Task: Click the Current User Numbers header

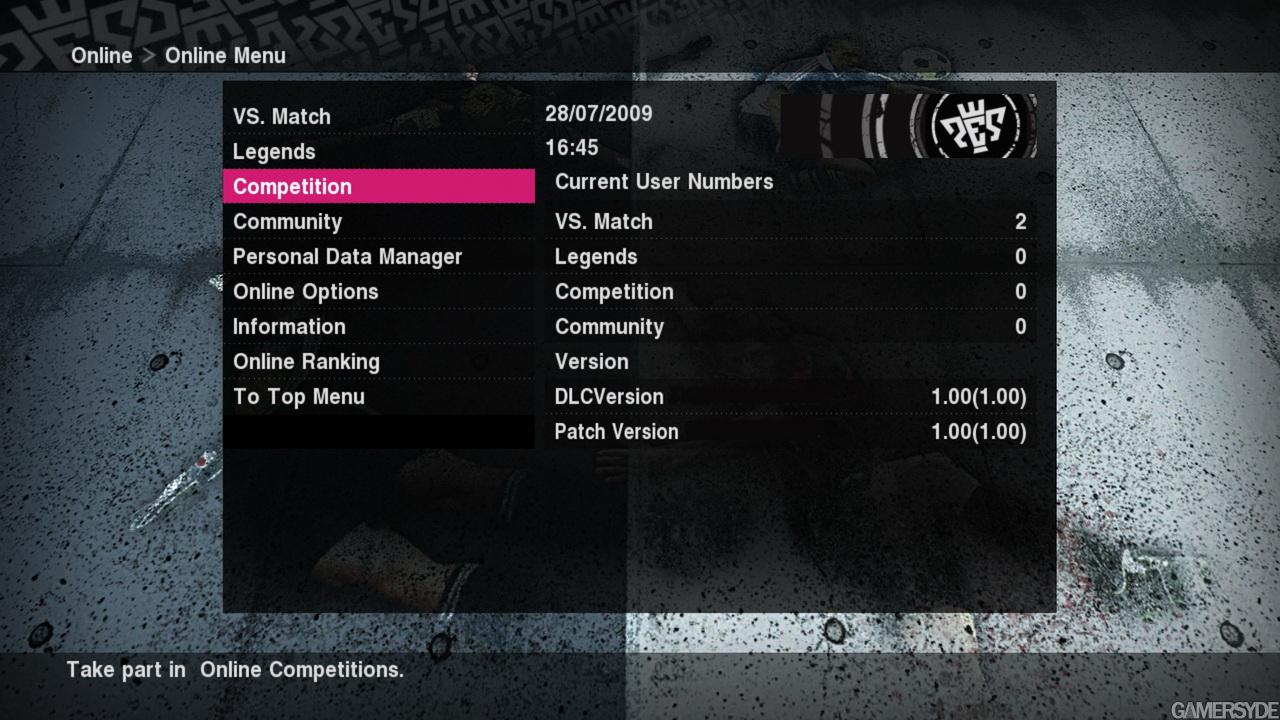Action: pos(664,182)
